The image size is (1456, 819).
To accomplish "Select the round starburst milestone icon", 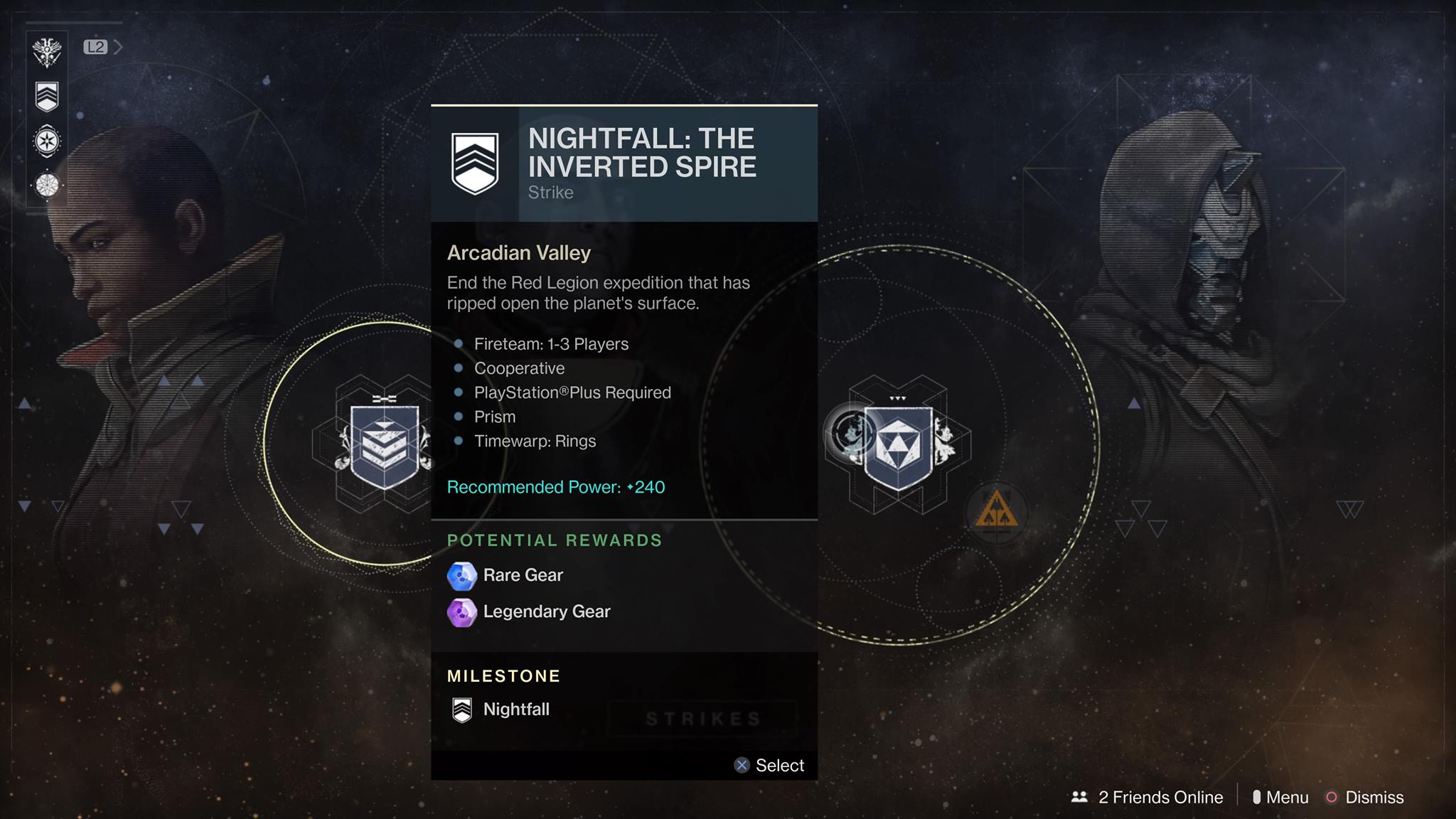I will 47,186.
